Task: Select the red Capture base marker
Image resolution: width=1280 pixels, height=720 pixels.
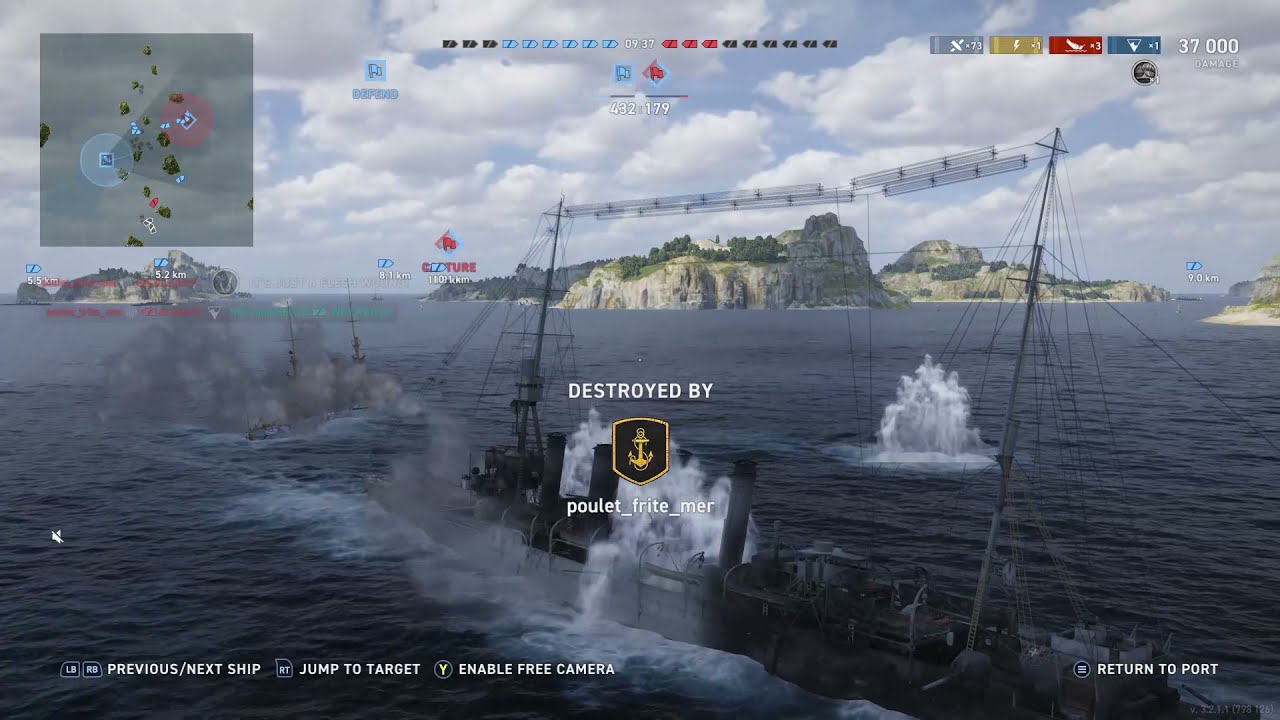Action: point(447,243)
